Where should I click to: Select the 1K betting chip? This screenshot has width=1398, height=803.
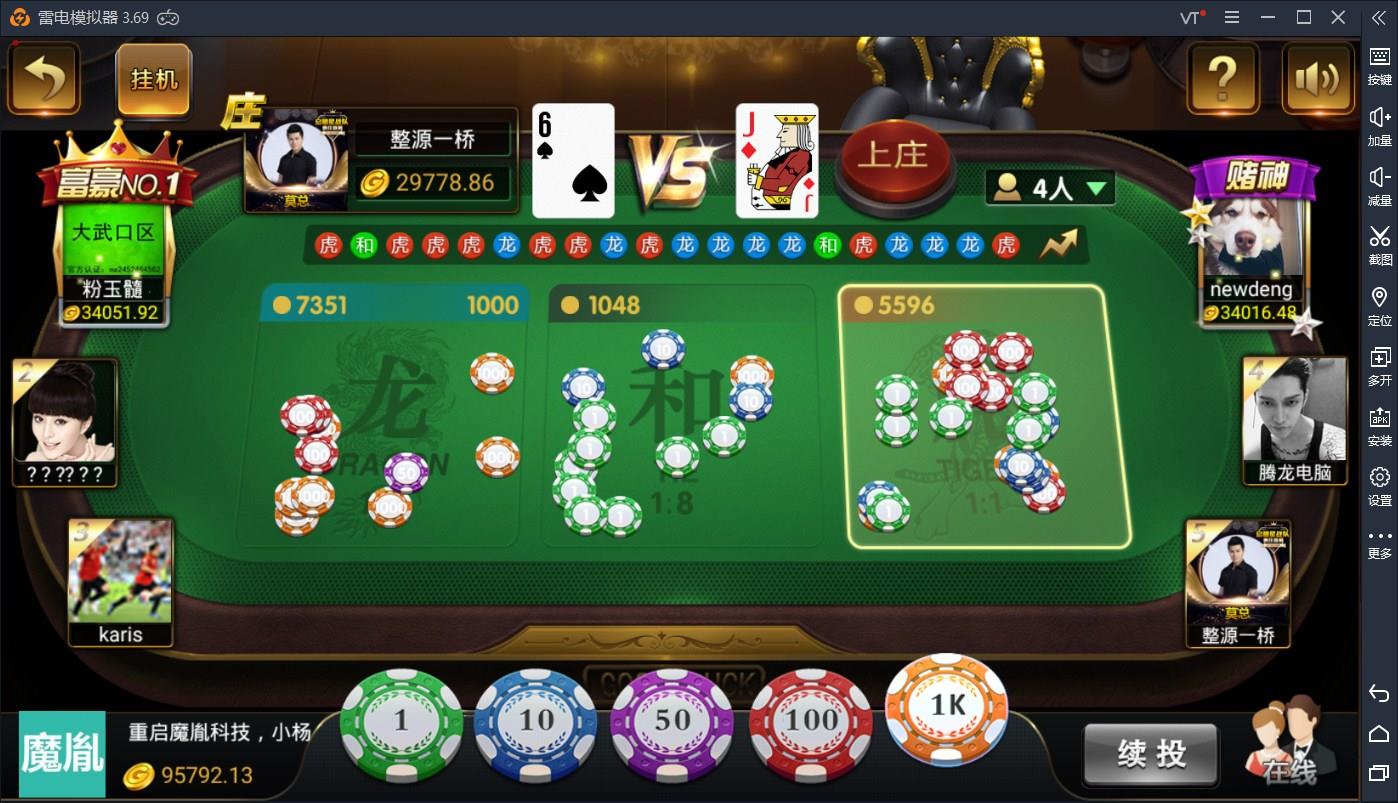pyautogui.click(x=945, y=712)
